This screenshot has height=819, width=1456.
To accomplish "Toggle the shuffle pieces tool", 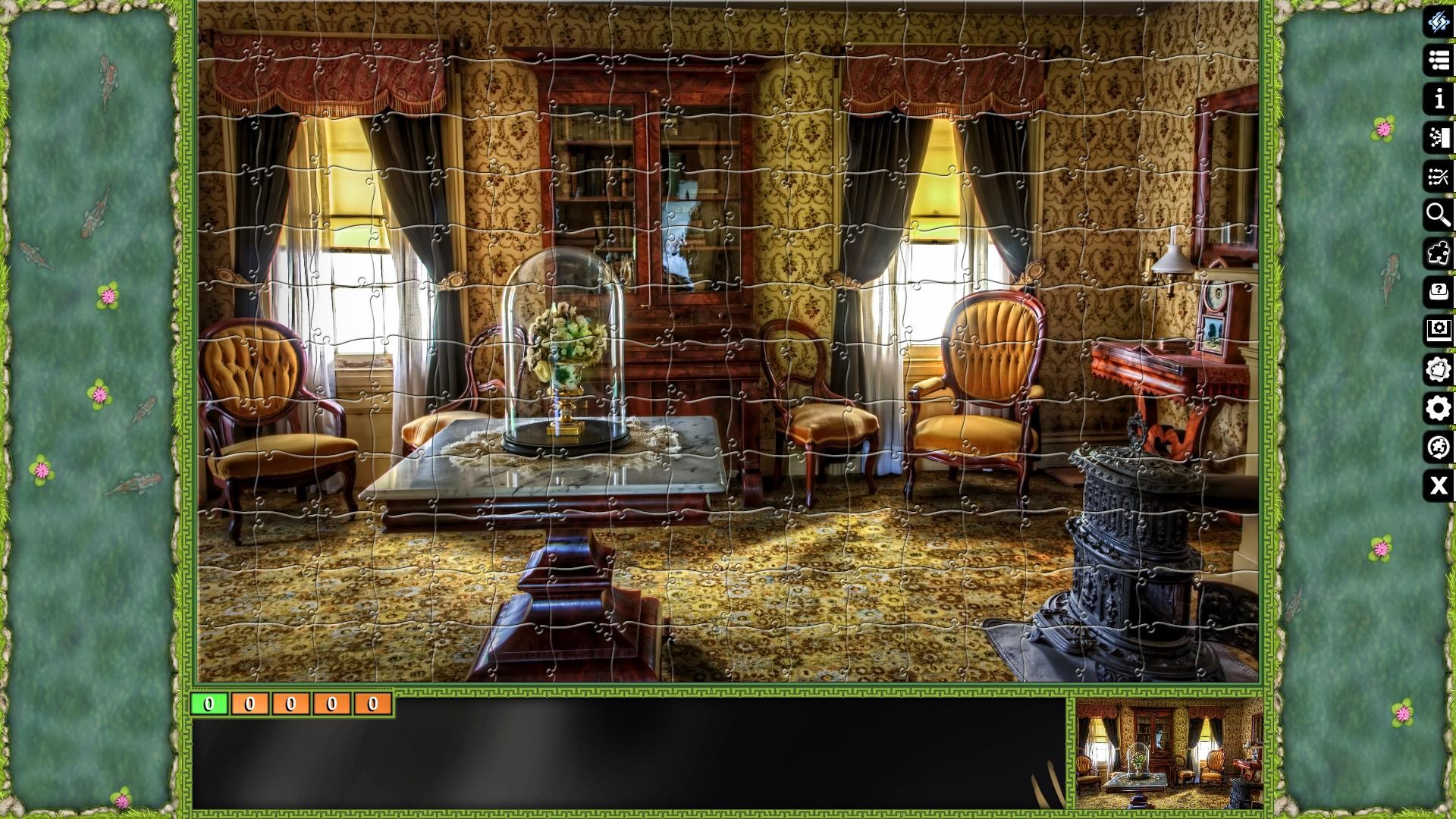I will [1437, 177].
